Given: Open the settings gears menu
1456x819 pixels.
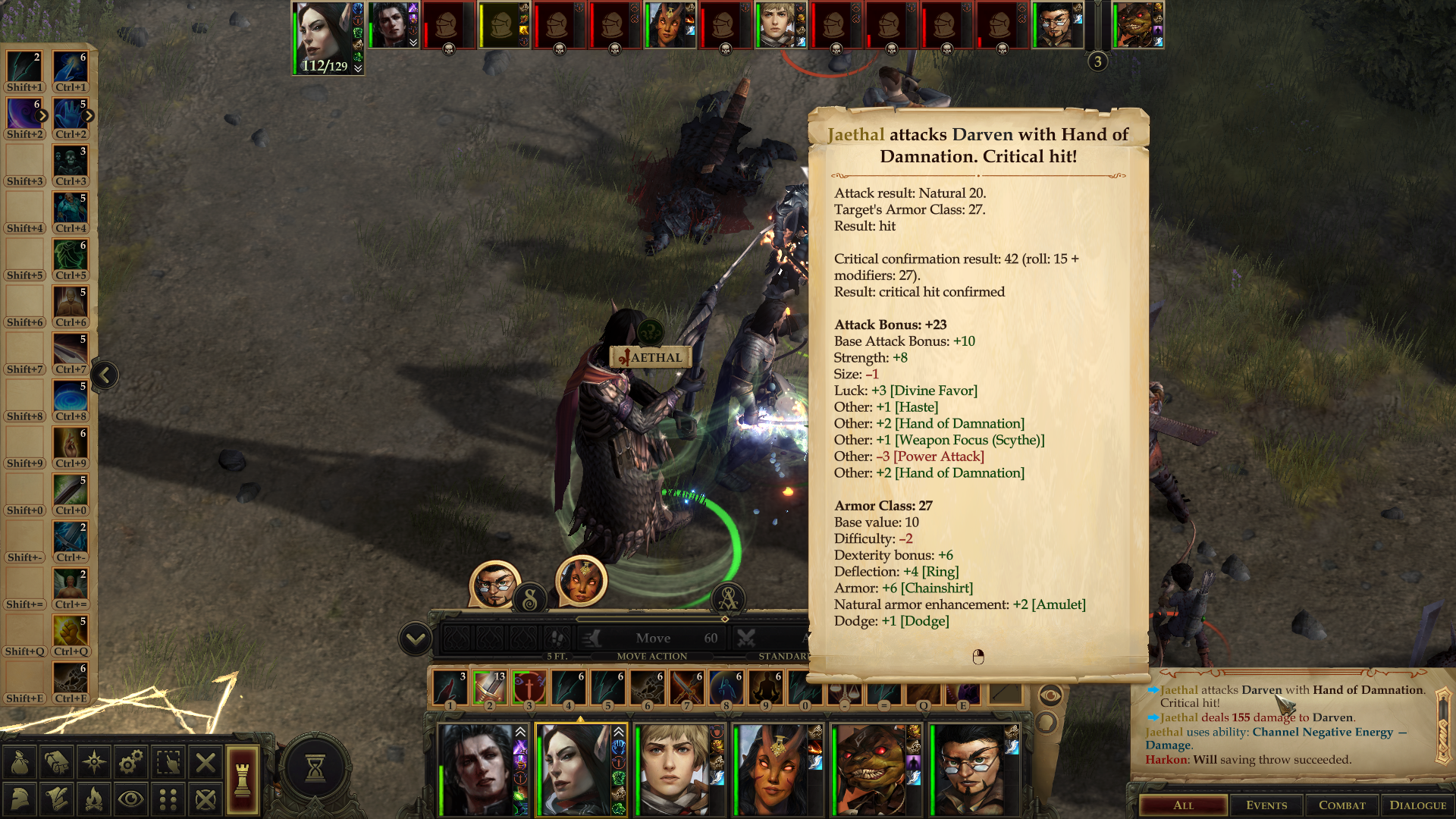Looking at the screenshot, I should tap(130, 762).
